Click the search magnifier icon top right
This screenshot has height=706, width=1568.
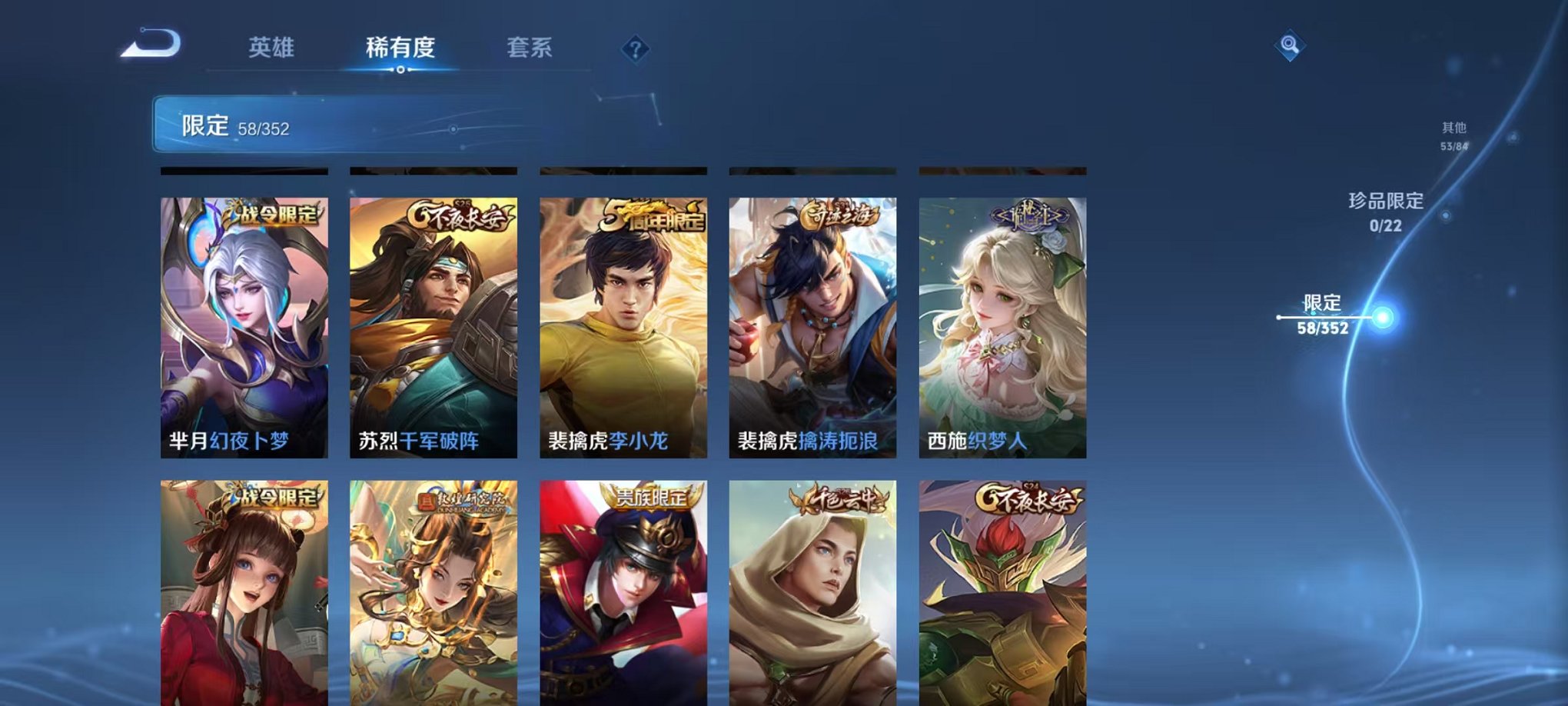click(1290, 45)
